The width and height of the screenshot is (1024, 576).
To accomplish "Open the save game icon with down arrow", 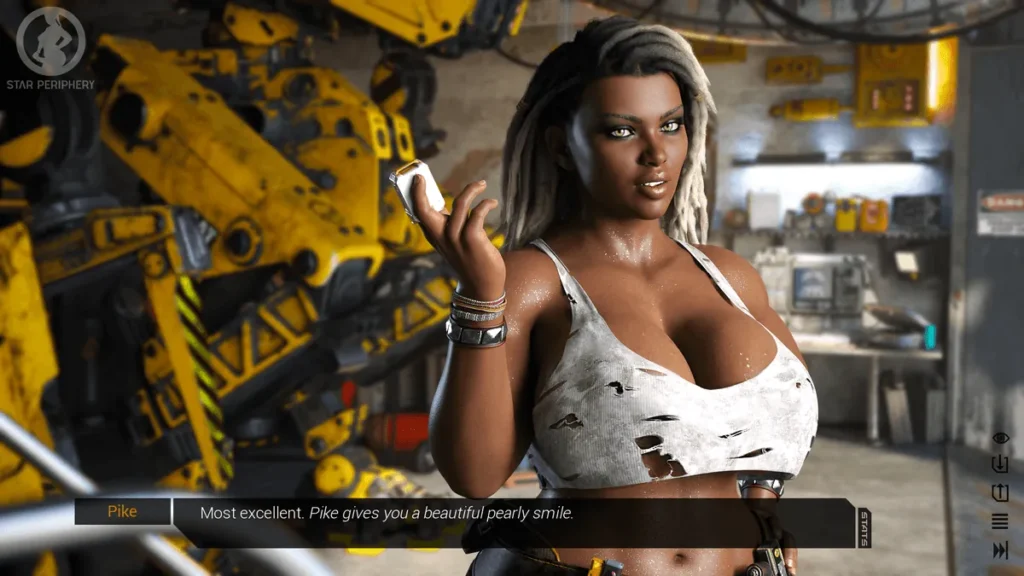I will click(x=1000, y=465).
